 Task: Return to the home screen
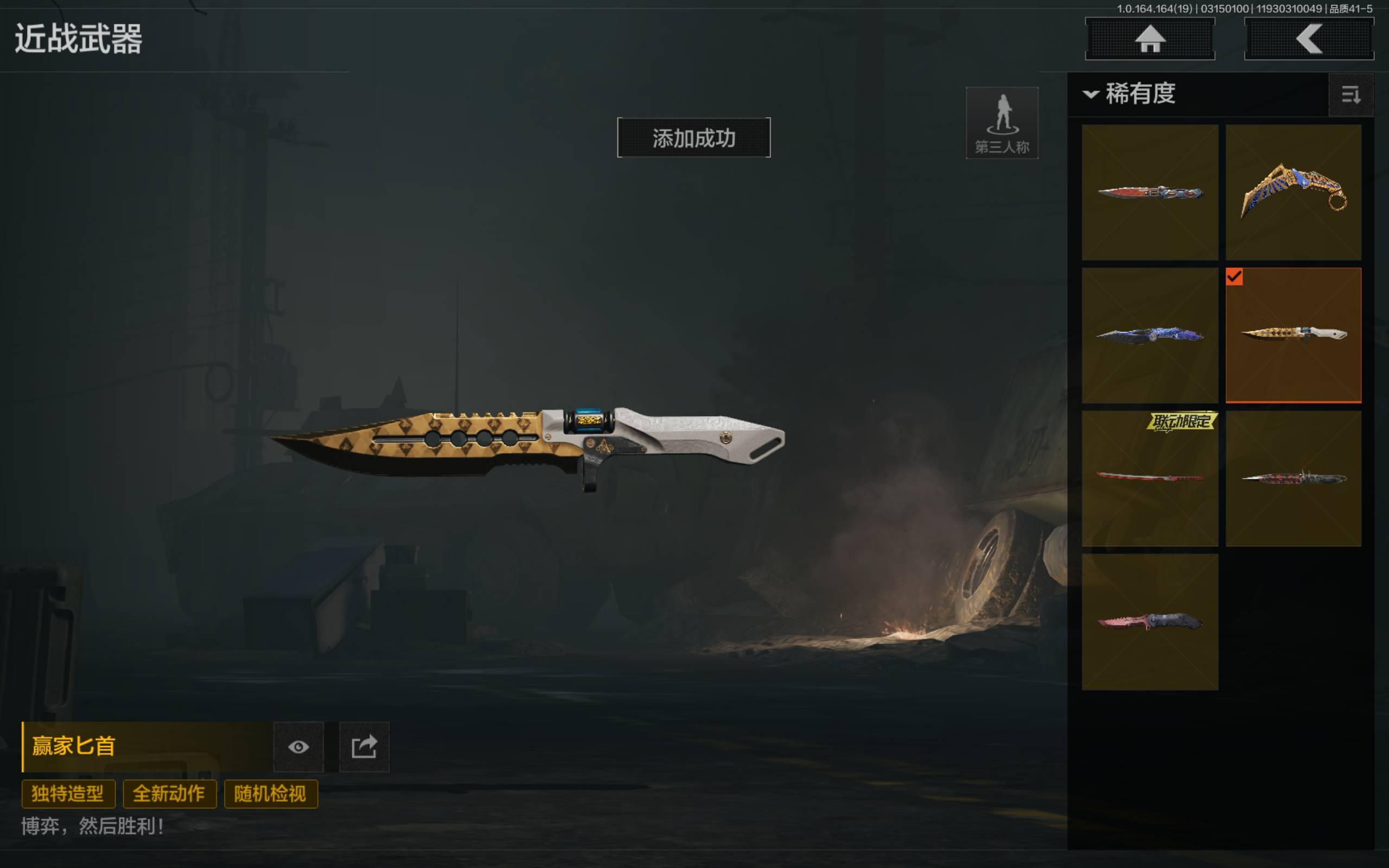pos(1150,39)
